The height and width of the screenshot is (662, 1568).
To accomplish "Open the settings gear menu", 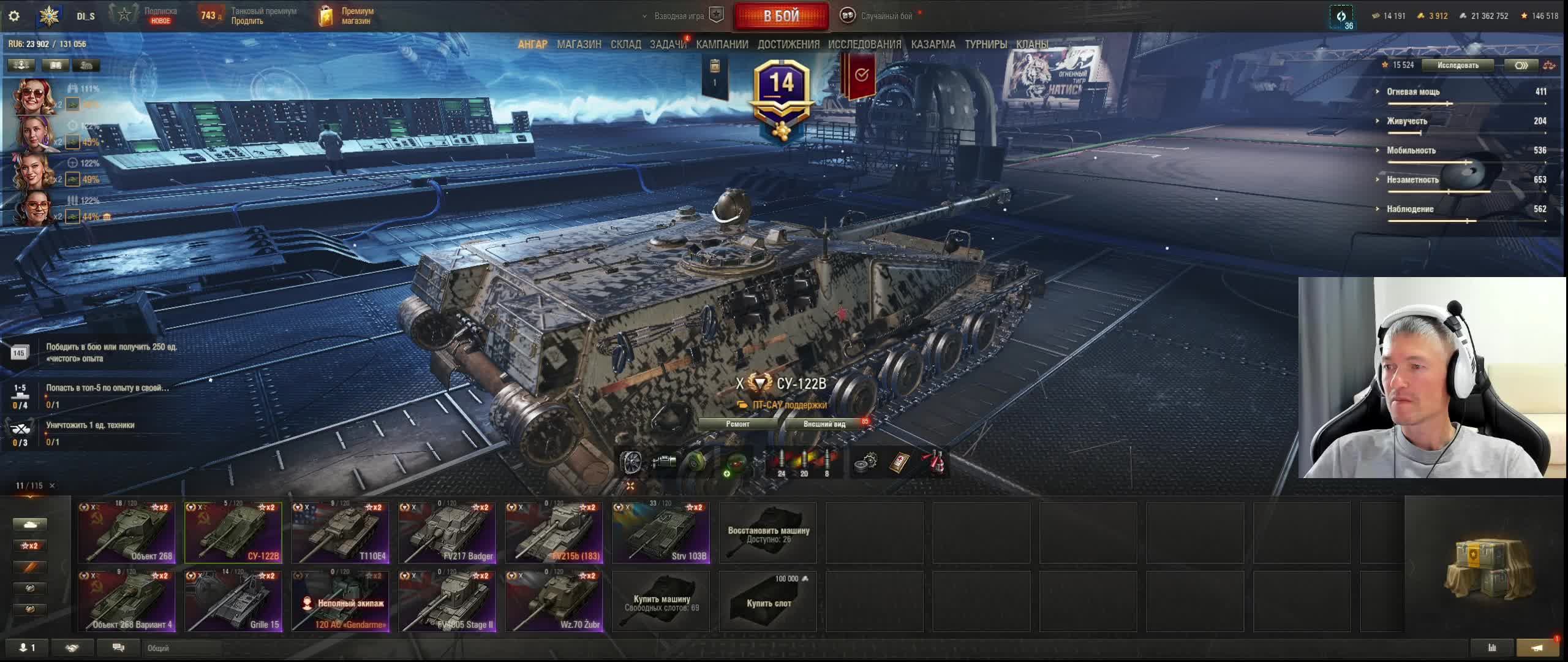I will [x=14, y=16].
